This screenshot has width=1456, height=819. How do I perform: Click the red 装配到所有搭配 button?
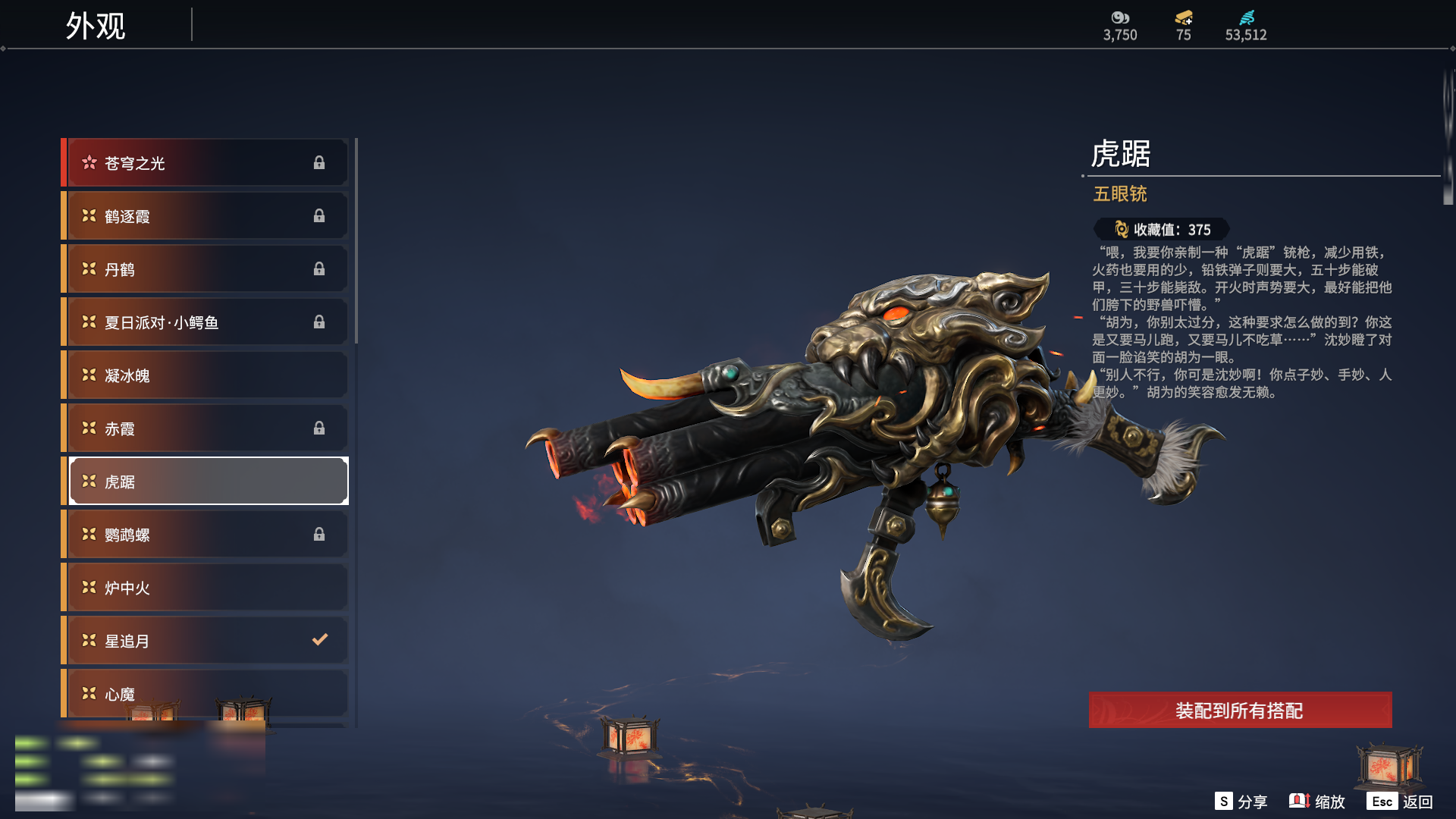click(x=1240, y=711)
